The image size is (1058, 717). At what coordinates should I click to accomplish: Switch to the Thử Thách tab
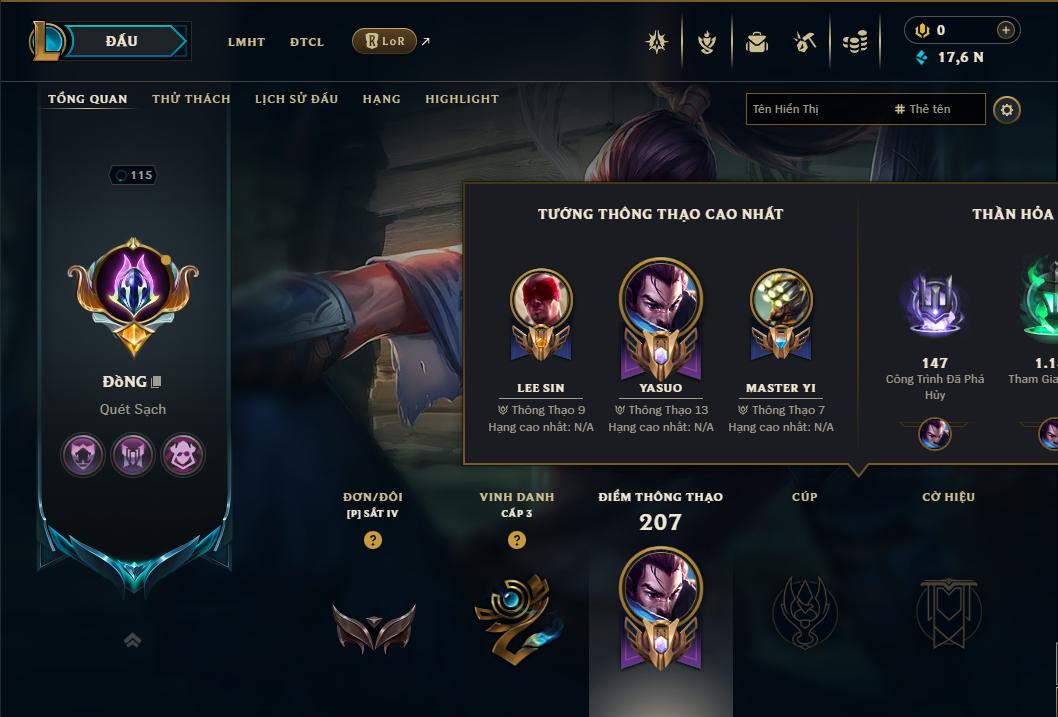click(191, 99)
